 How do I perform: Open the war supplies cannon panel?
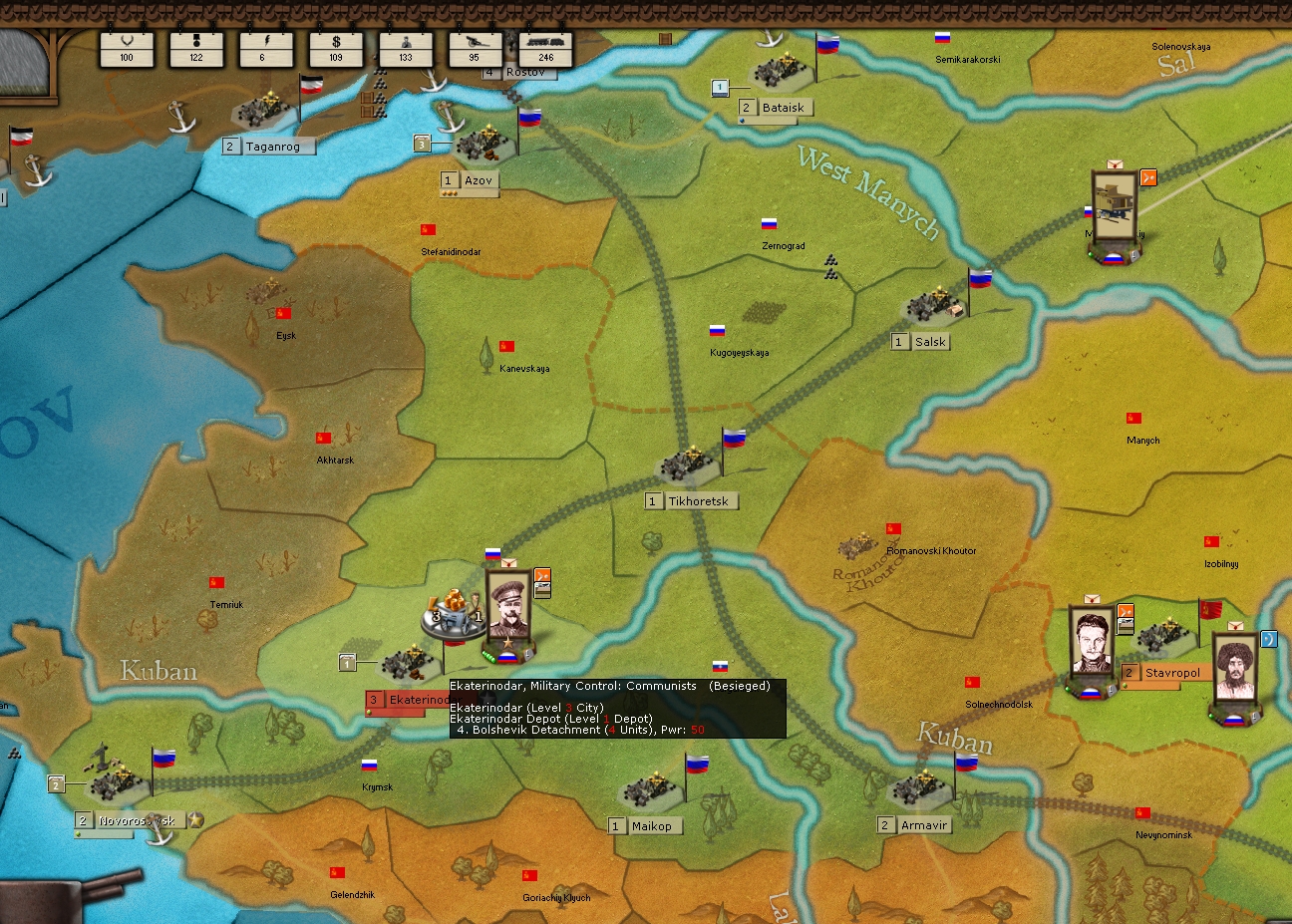(x=476, y=48)
